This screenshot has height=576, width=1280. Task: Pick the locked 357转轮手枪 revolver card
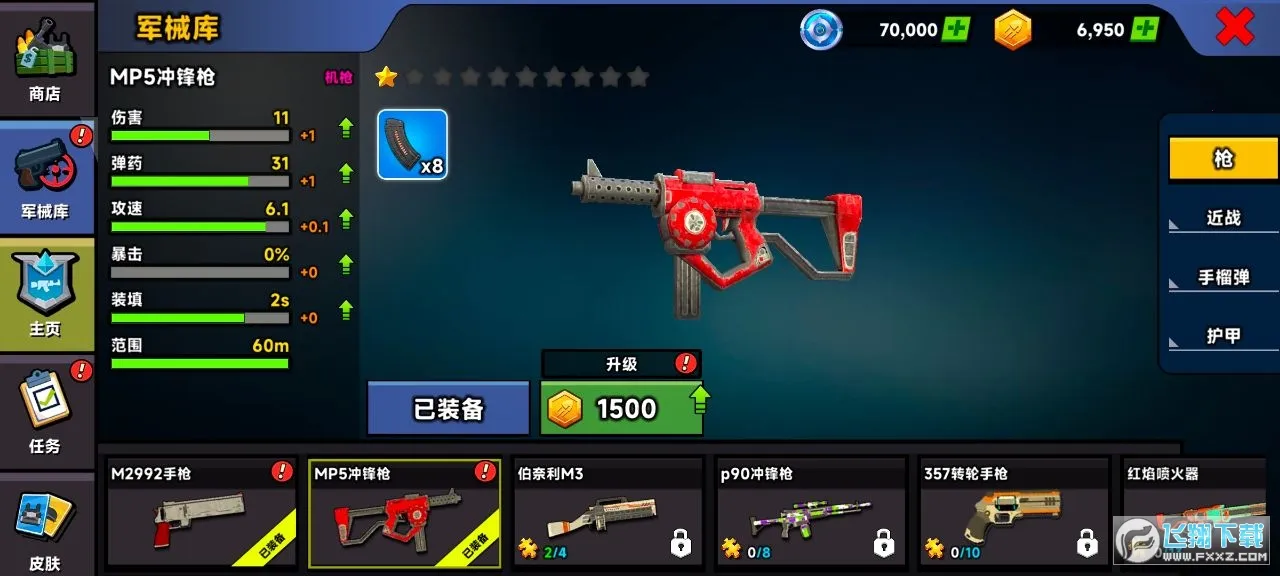point(1014,513)
